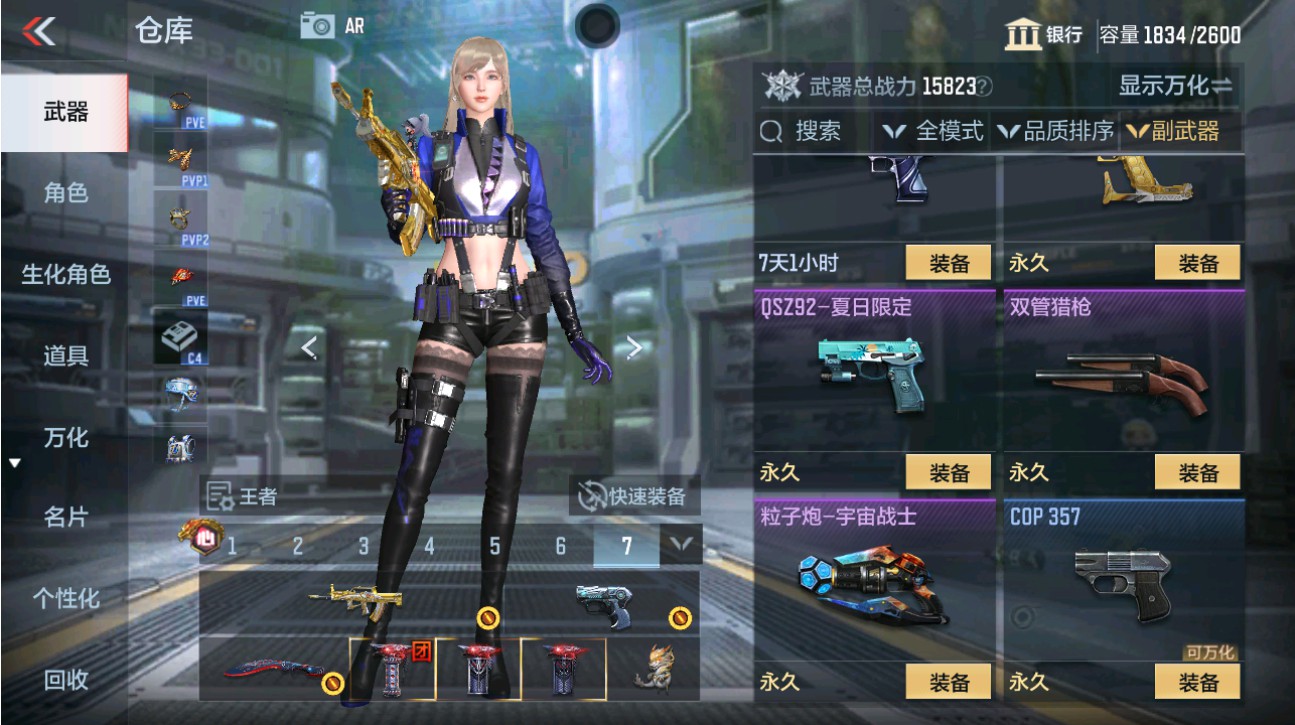The height and width of the screenshot is (725, 1295).
Task: Equip the COP 357 pistol
Action: click(1197, 681)
